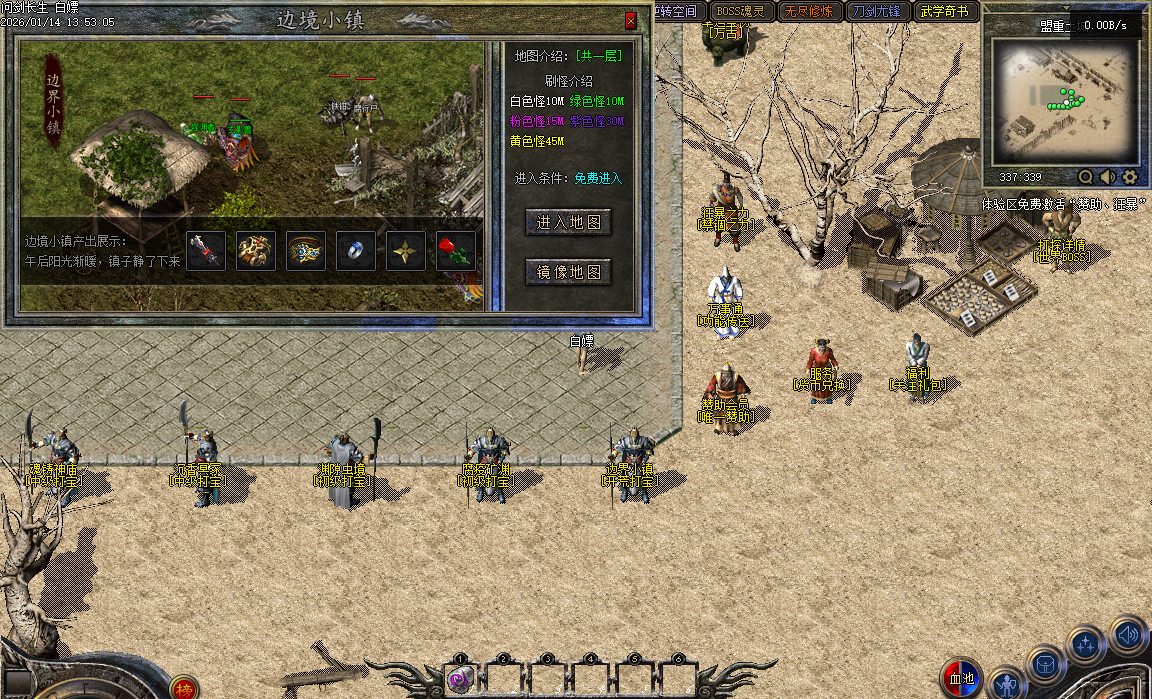
Task: Click the minimap of the town
Action: (1064, 102)
